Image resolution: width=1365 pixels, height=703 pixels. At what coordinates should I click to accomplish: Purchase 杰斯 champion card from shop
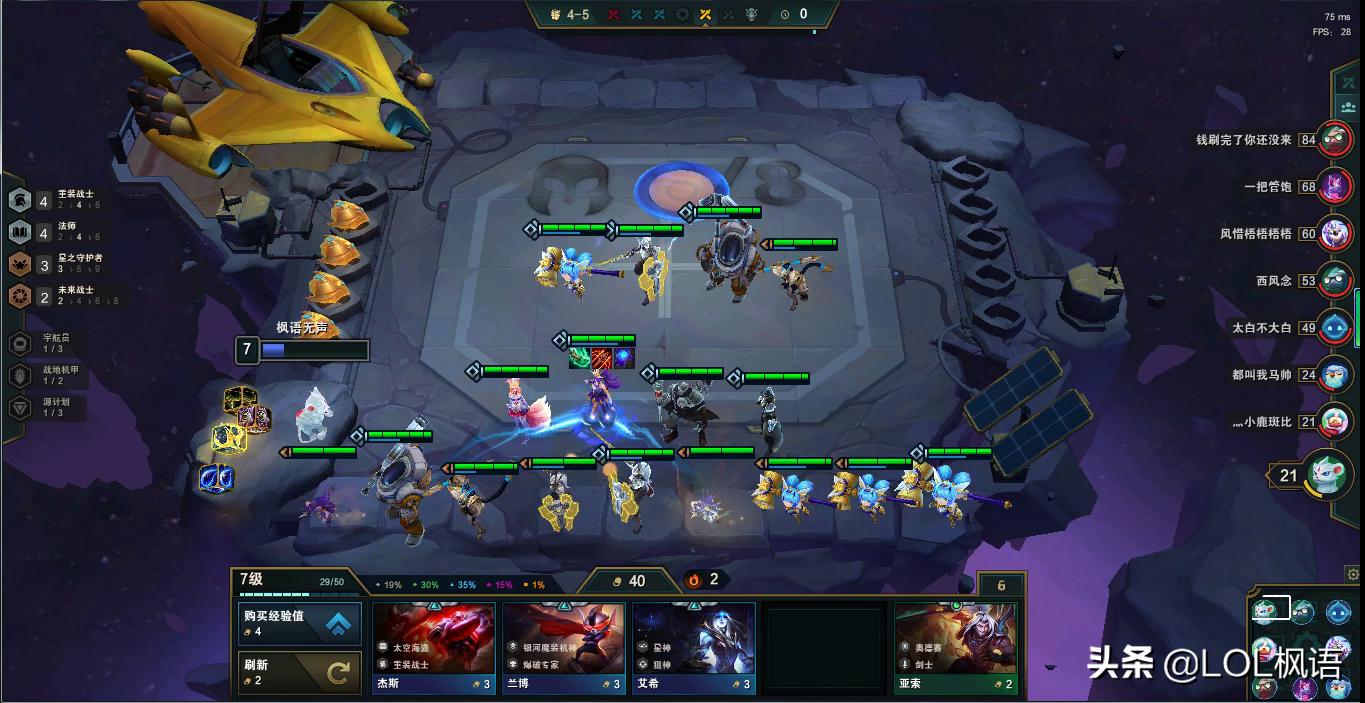click(x=434, y=647)
